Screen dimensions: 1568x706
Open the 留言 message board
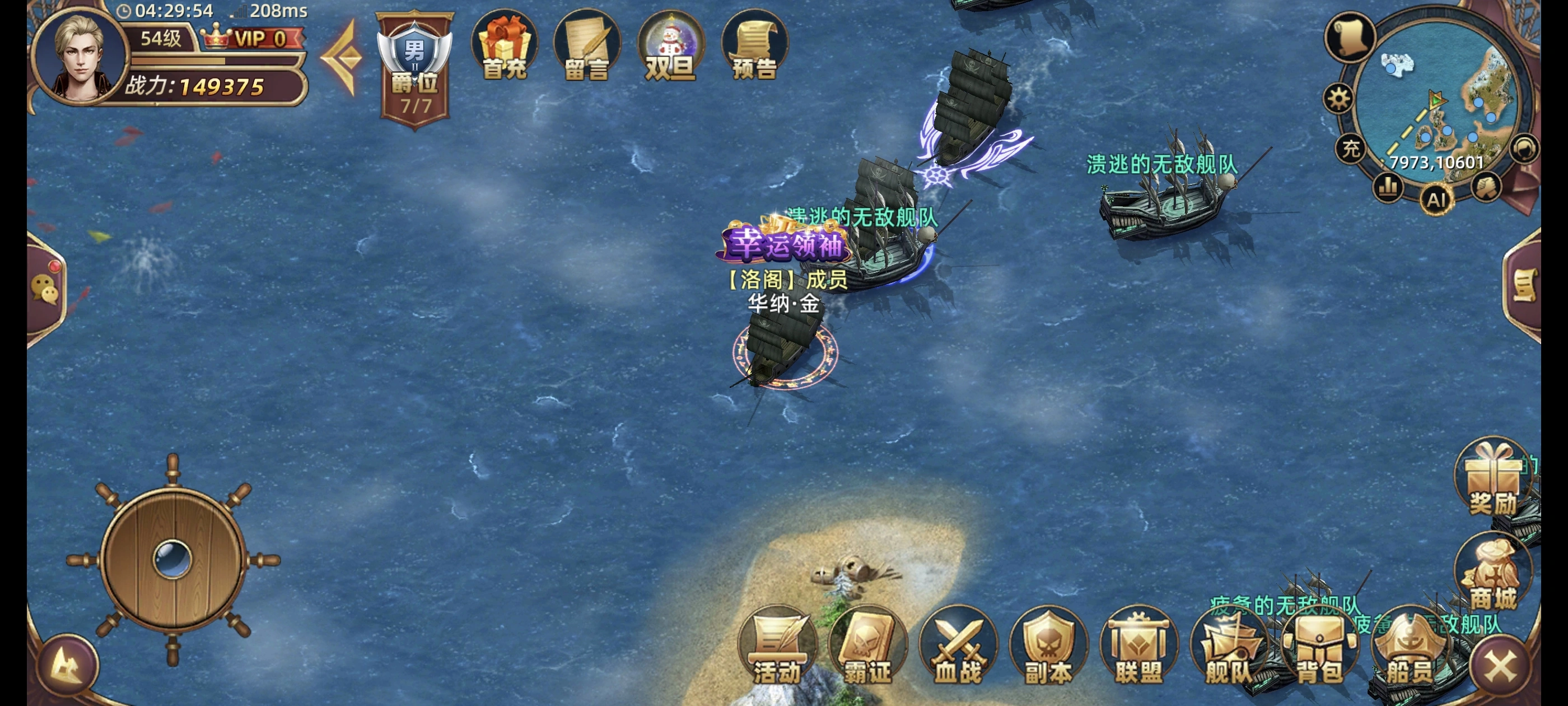(588, 49)
